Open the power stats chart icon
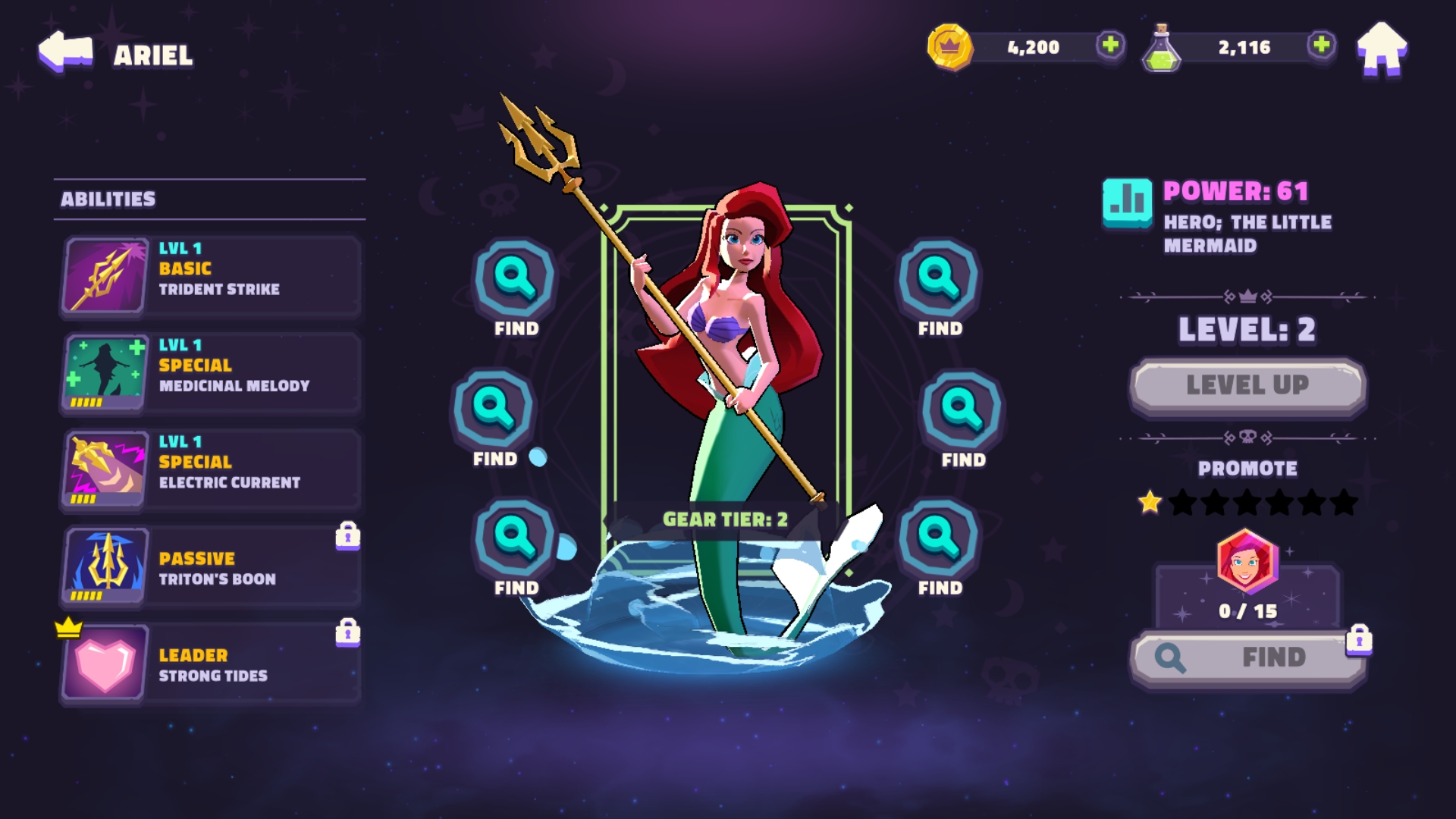This screenshot has height=819, width=1456. point(1127,203)
